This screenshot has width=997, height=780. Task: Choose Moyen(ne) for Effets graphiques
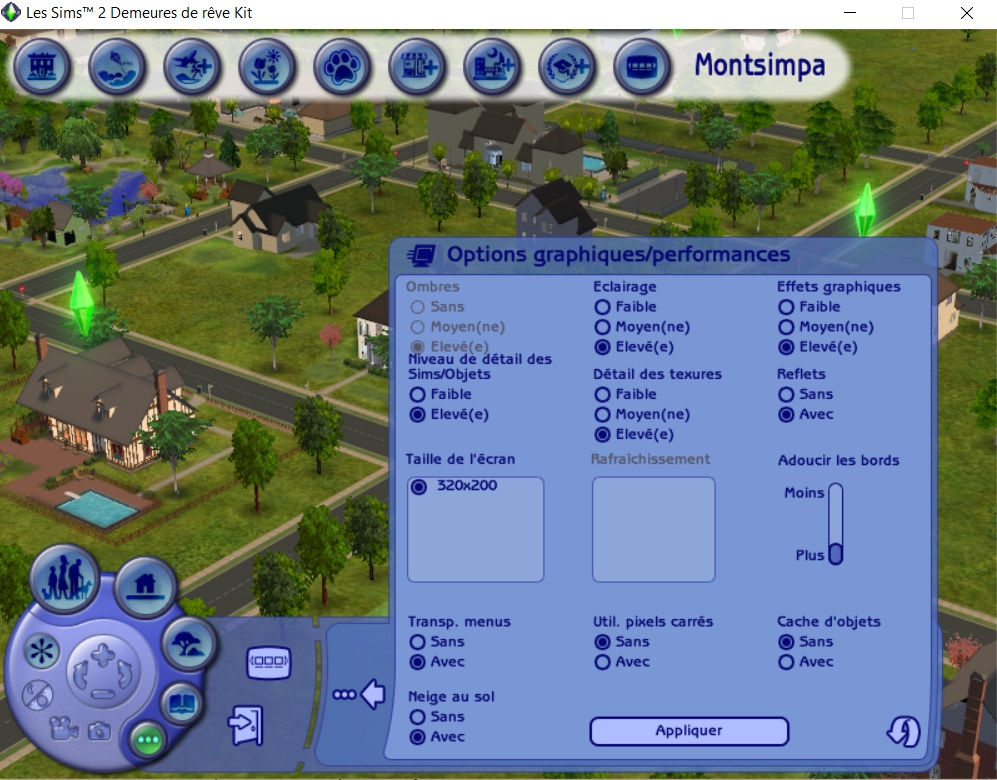tap(786, 327)
